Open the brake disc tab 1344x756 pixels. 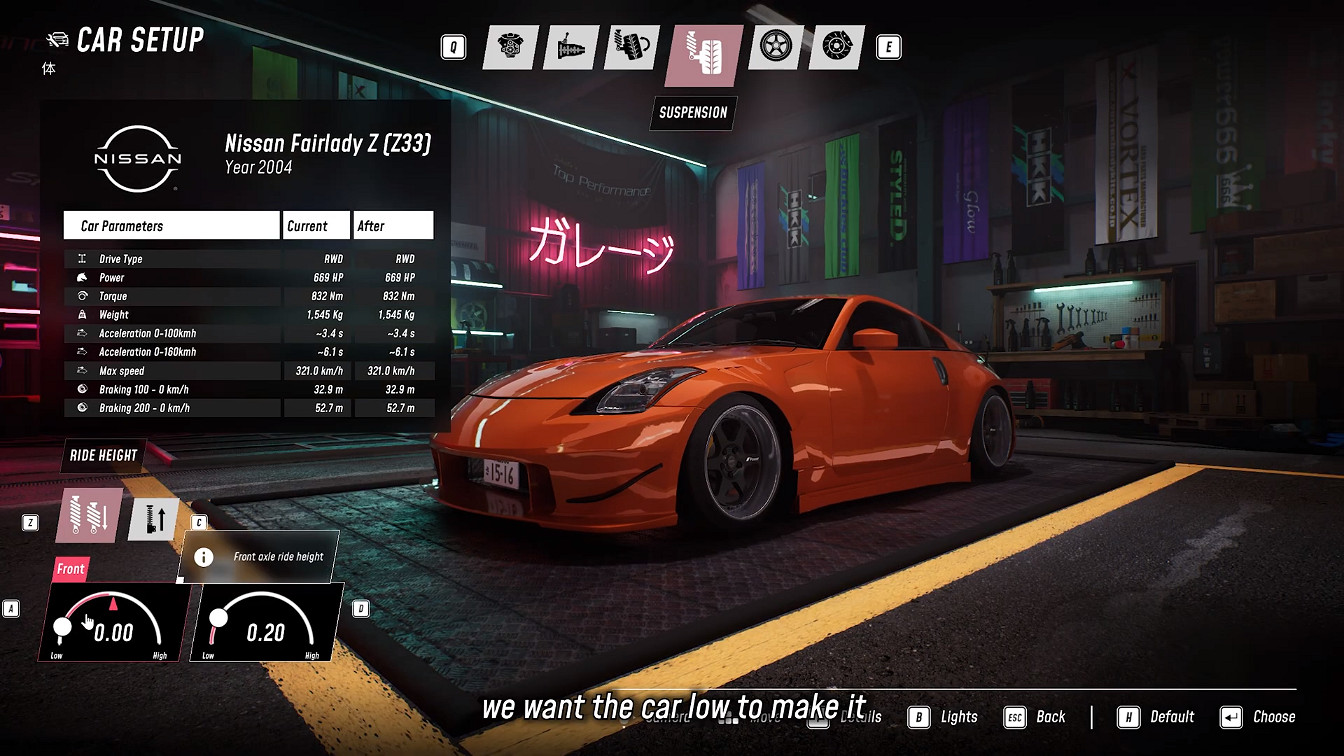click(836, 47)
